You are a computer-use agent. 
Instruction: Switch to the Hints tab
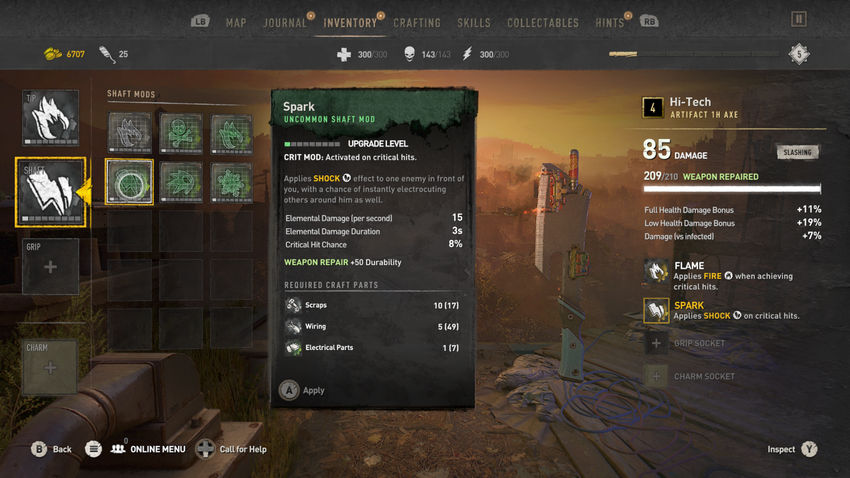click(x=608, y=22)
